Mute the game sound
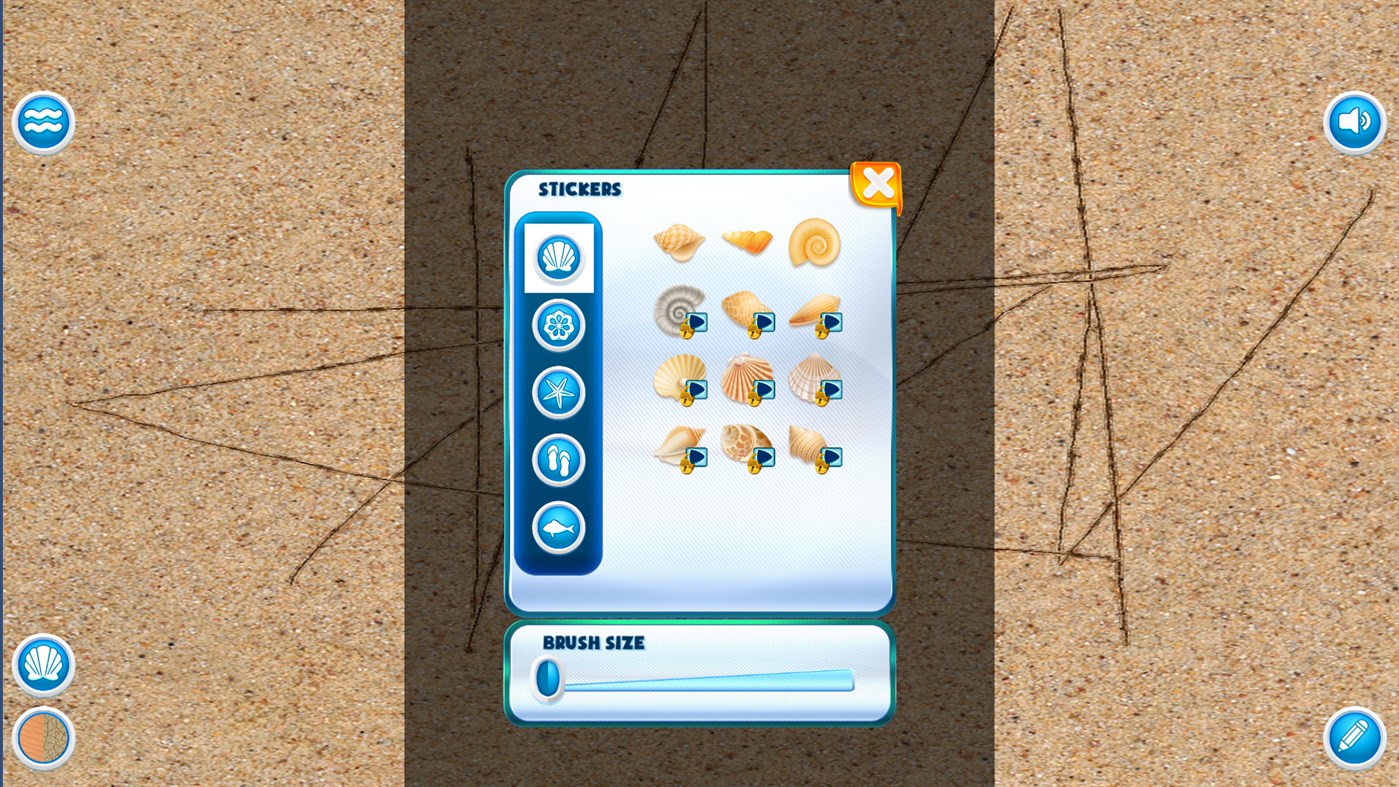This screenshot has width=1399, height=787. click(x=1353, y=121)
